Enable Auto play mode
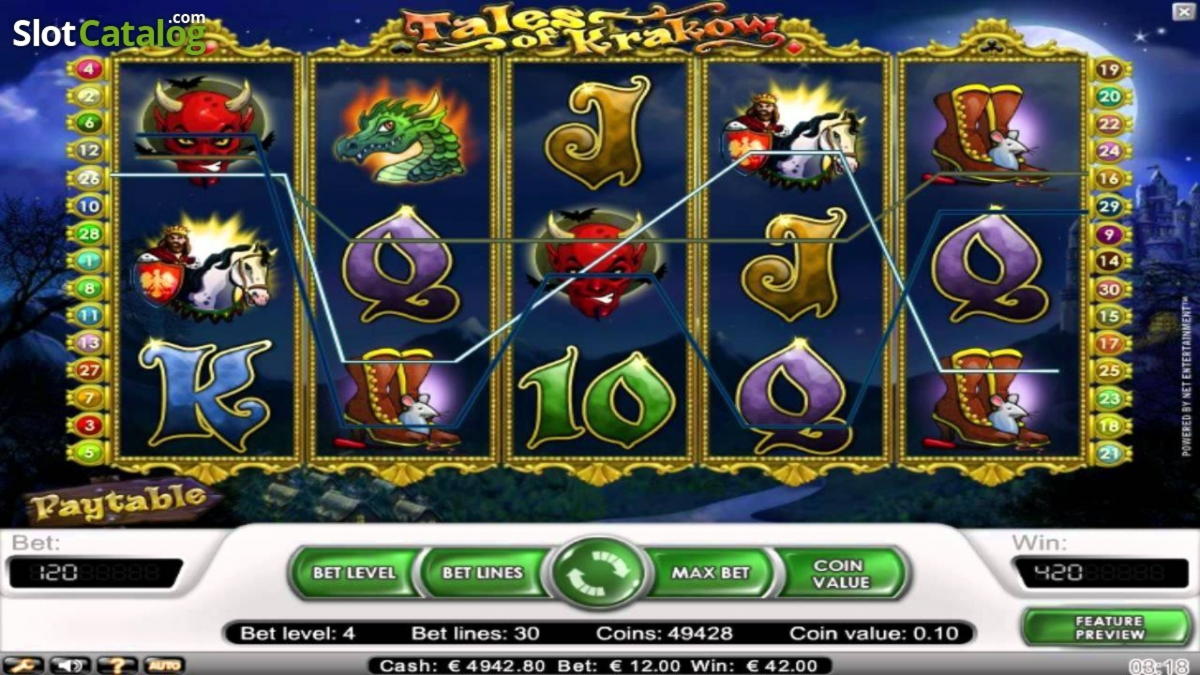This screenshot has height=675, width=1200. click(x=163, y=665)
